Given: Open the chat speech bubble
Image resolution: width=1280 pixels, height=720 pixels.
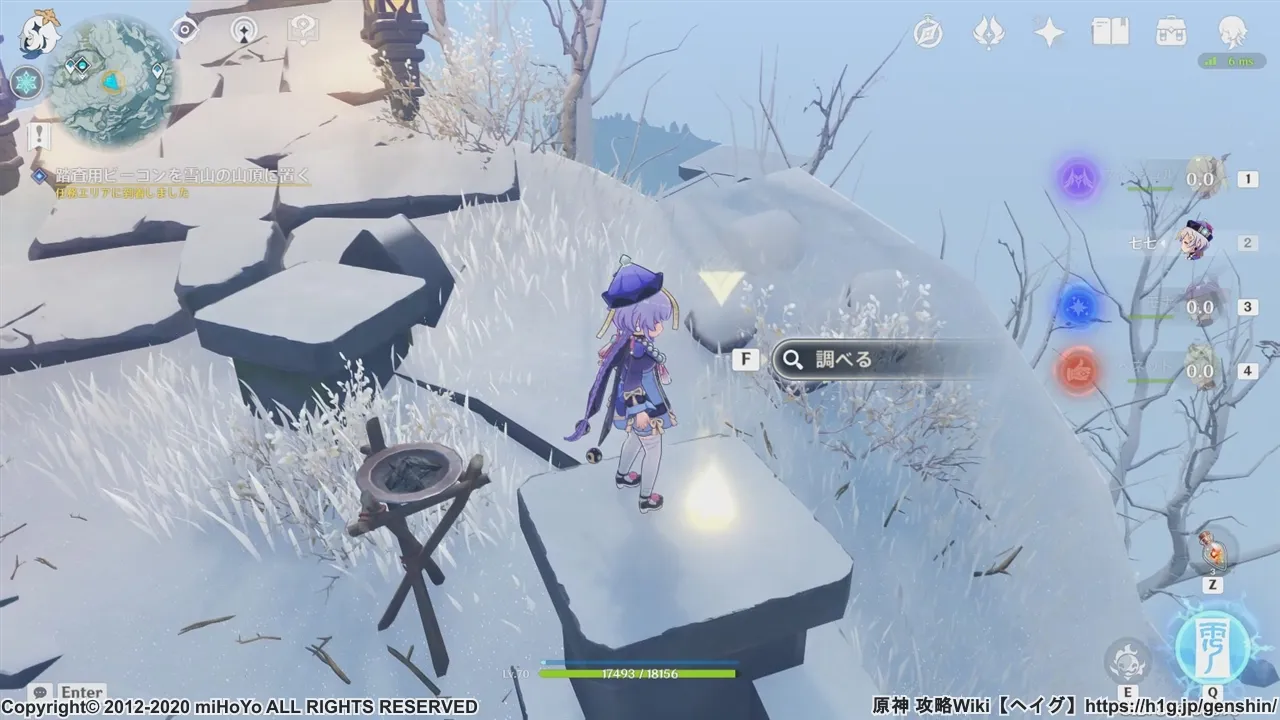Looking at the screenshot, I should point(41,692).
